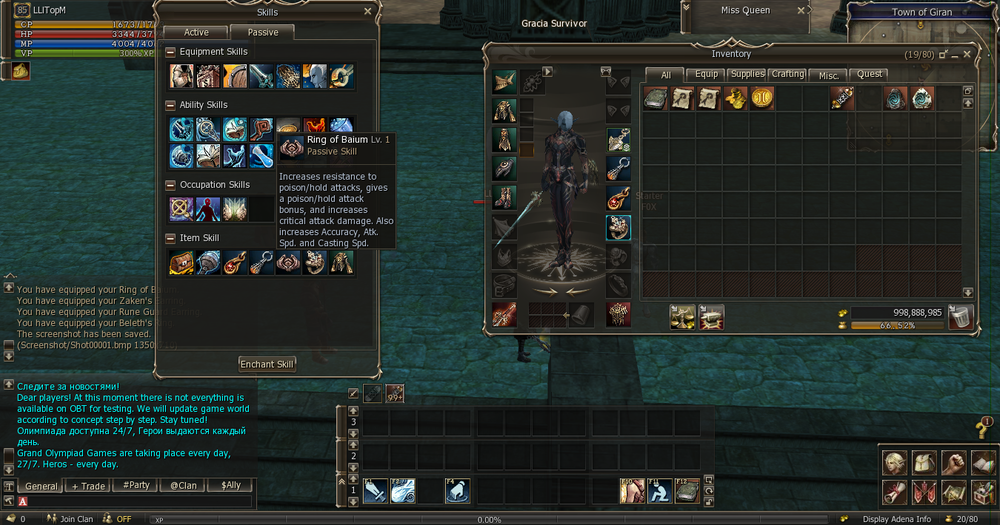Show the Crafting inventory tab
The image size is (1000, 525).
click(788, 74)
